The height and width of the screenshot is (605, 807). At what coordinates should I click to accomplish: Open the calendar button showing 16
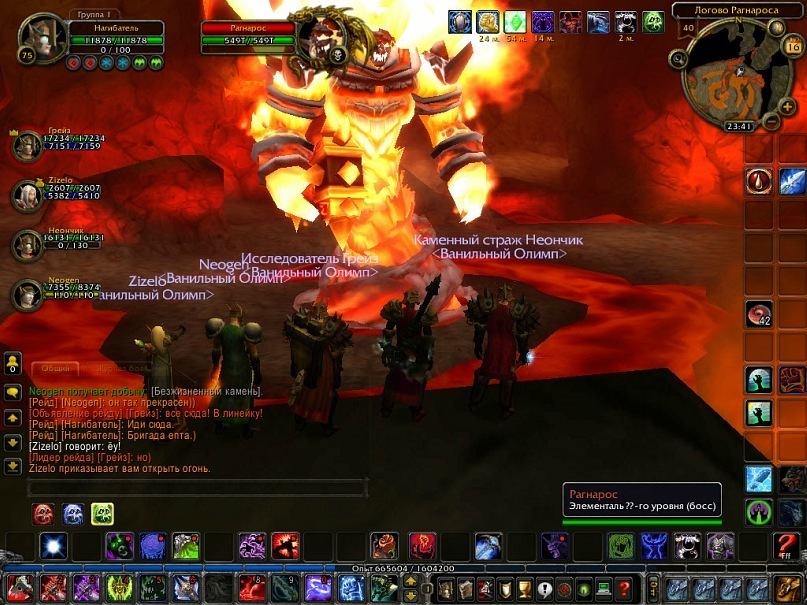tap(793, 47)
